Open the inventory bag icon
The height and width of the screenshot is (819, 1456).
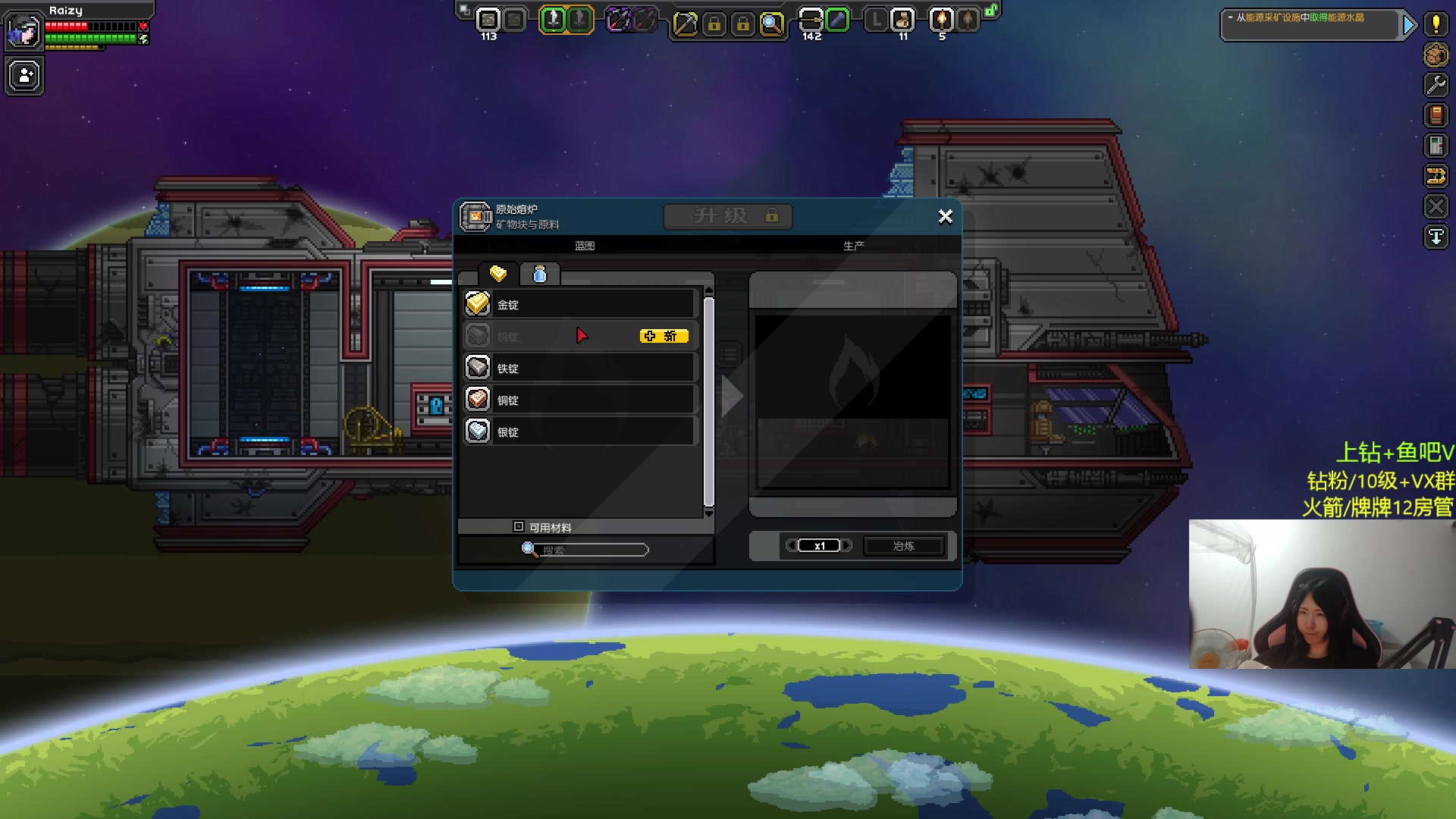coord(1436,55)
